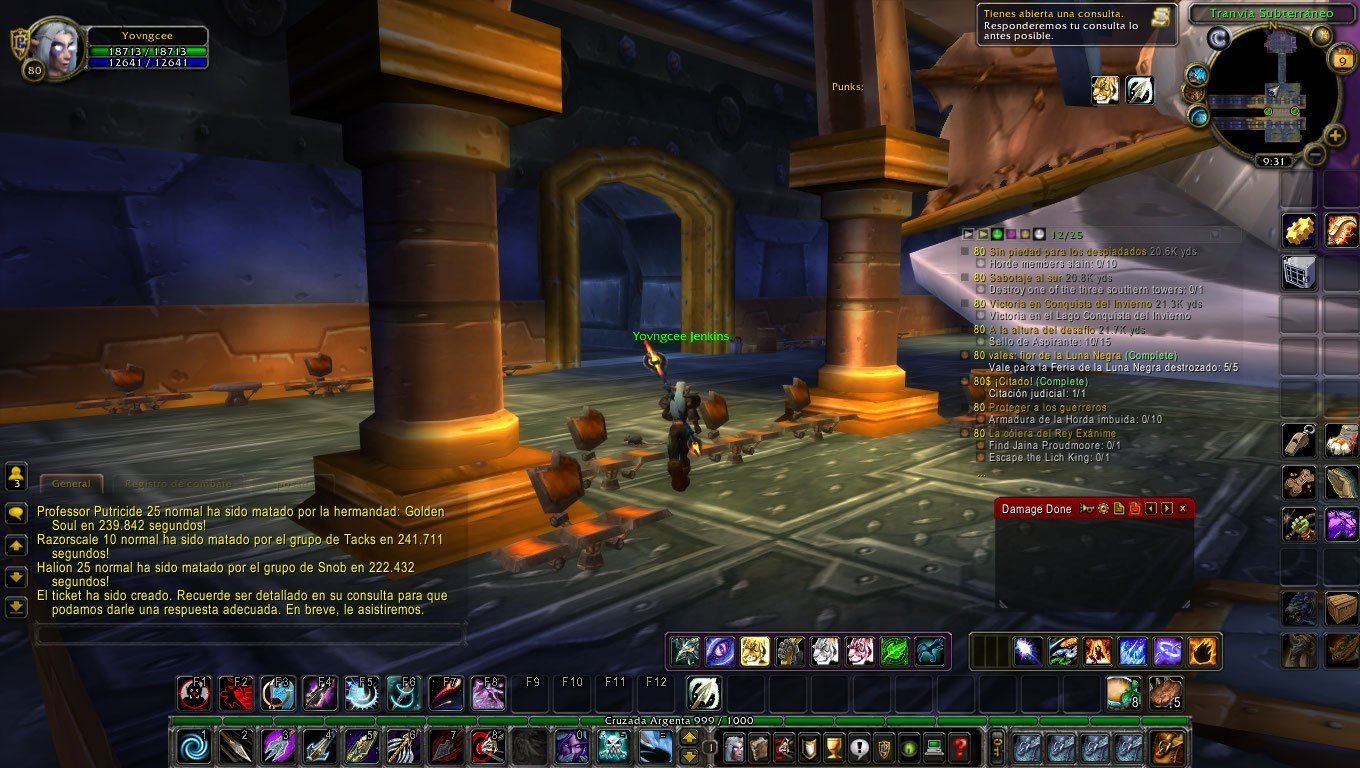Open the character info portrait micro button
The width and height of the screenshot is (1360, 768).
734,747
